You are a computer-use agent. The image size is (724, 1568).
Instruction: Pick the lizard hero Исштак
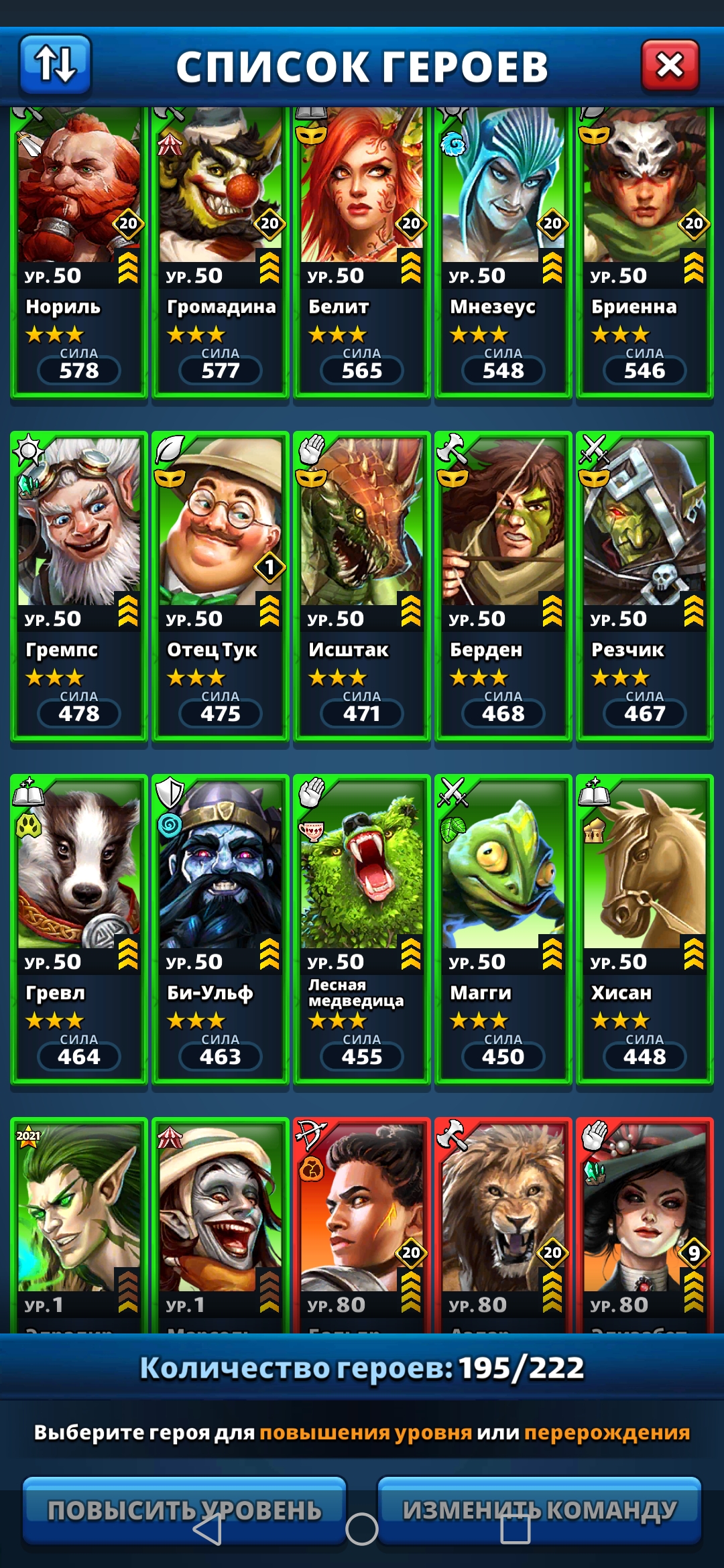[x=362, y=586]
